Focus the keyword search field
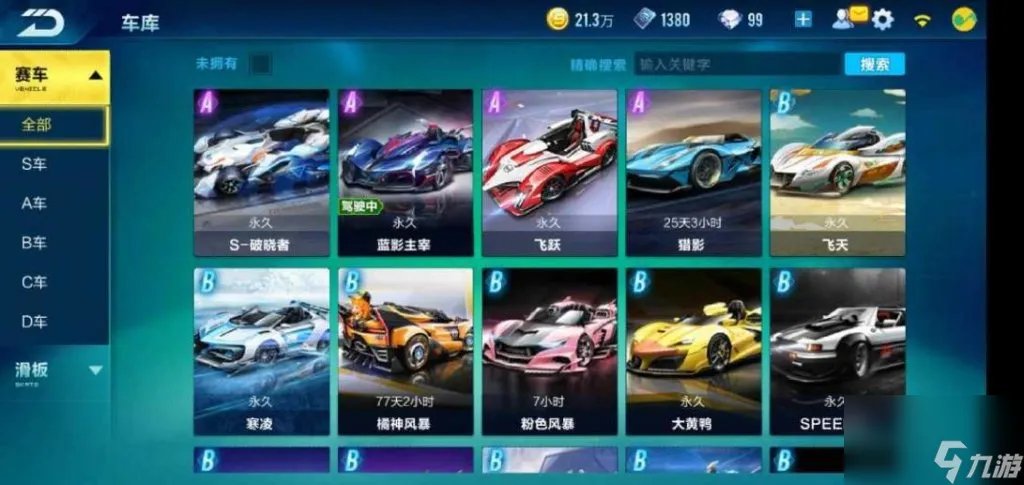Viewport: 1024px width, 485px height. coord(735,64)
